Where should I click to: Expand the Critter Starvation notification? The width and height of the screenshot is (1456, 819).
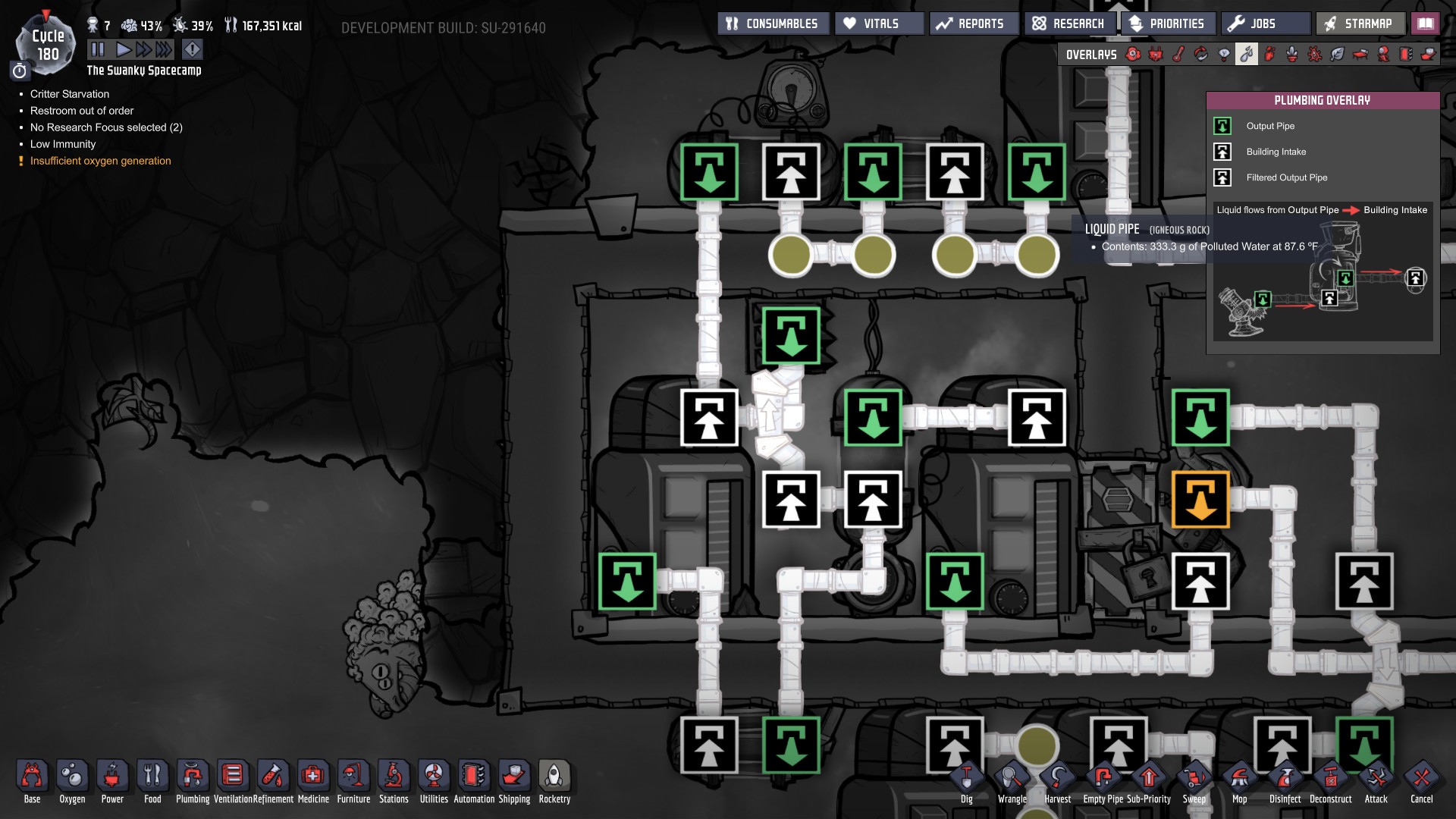(69, 94)
